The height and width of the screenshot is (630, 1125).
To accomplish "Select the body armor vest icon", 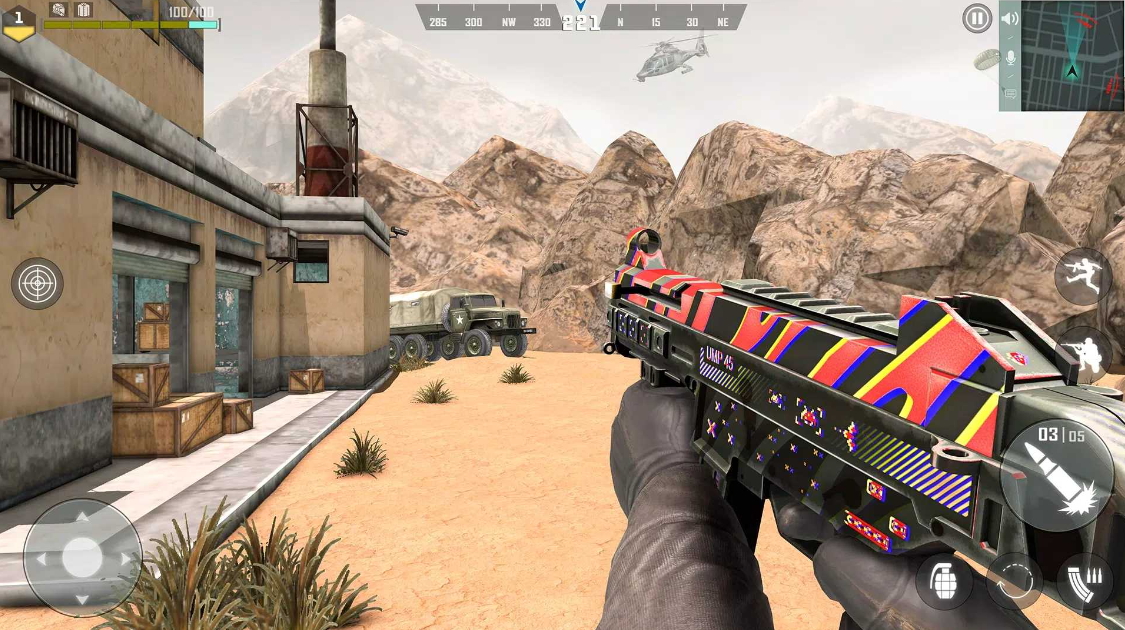I will (x=84, y=10).
